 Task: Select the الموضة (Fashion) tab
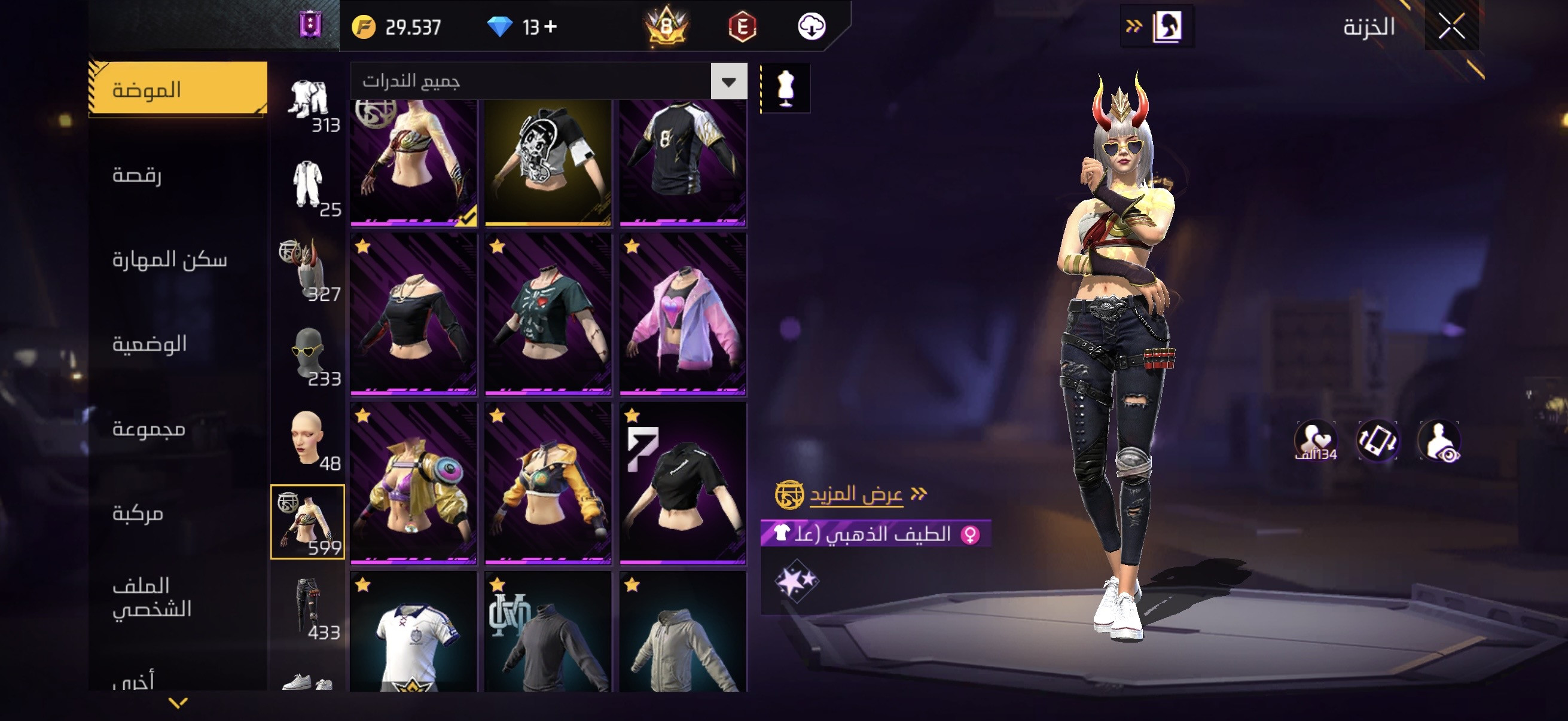(178, 90)
